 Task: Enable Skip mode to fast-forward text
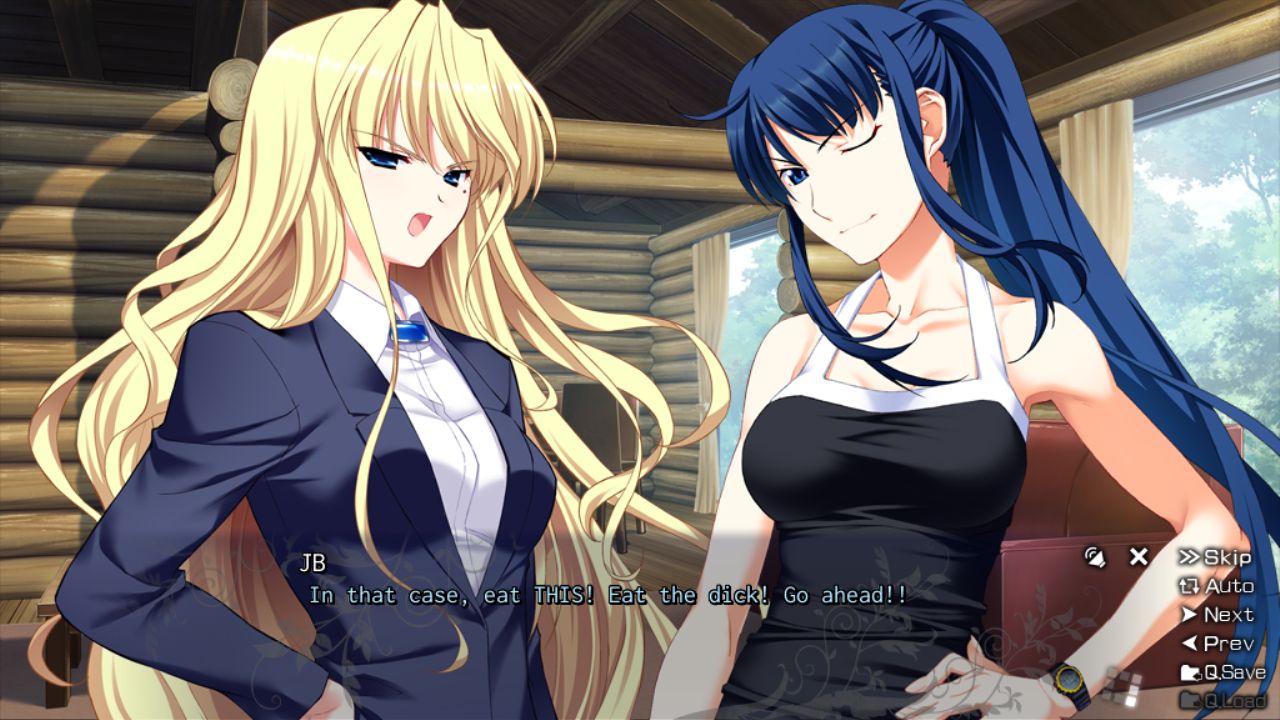[1227, 558]
